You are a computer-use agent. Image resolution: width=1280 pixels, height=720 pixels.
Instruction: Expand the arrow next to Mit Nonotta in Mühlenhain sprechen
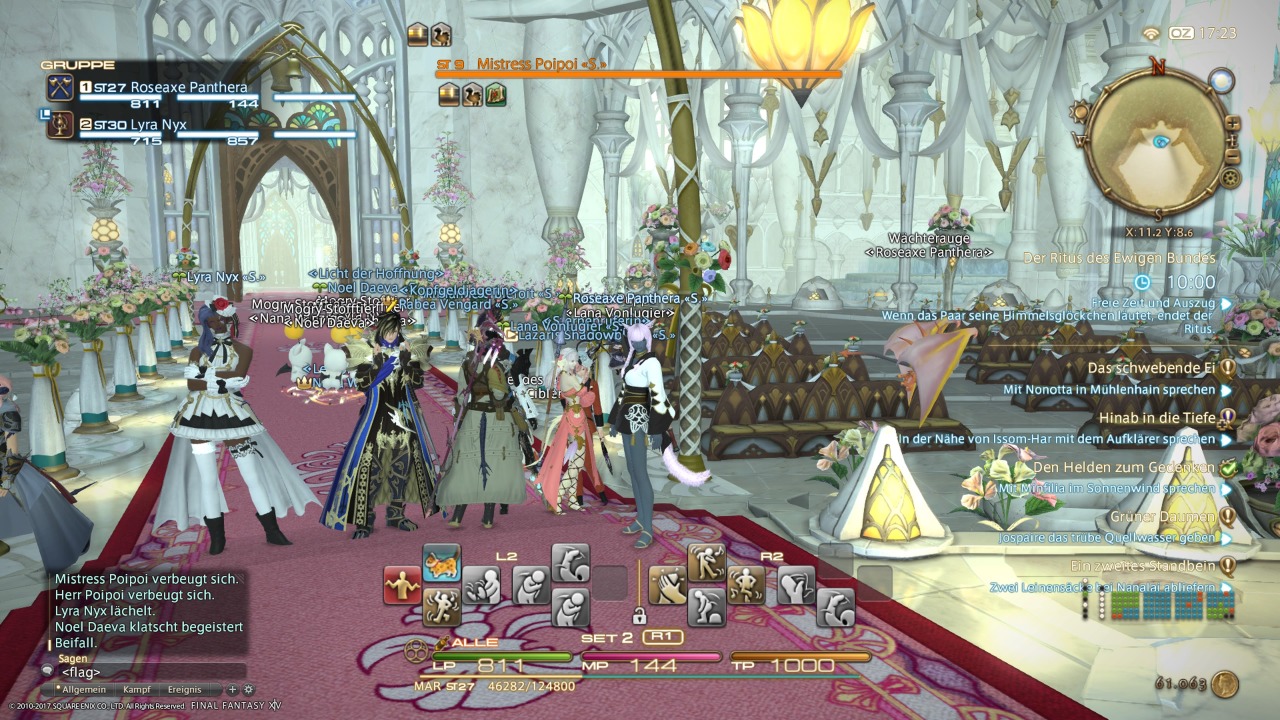point(1223,390)
